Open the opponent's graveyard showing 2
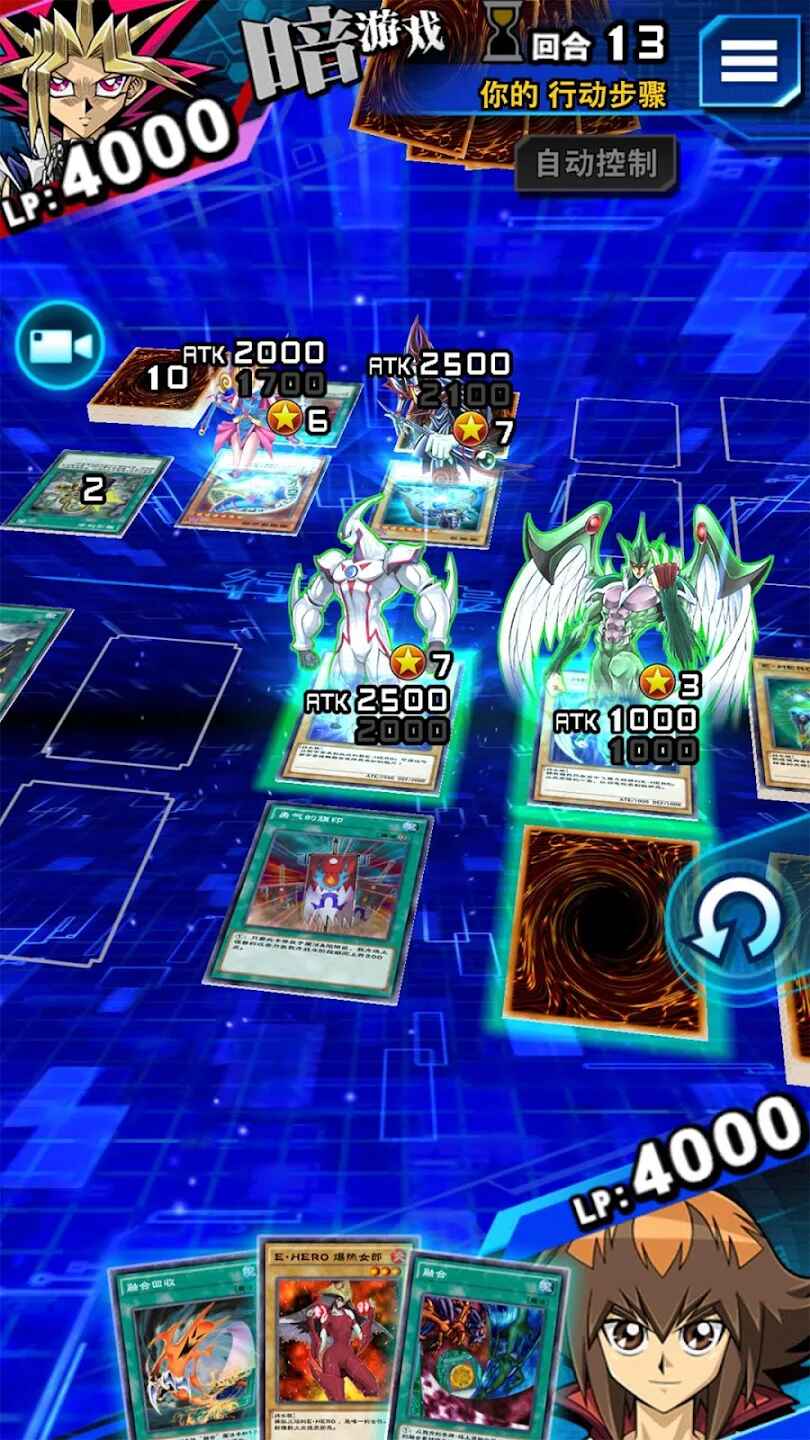 (x=88, y=490)
